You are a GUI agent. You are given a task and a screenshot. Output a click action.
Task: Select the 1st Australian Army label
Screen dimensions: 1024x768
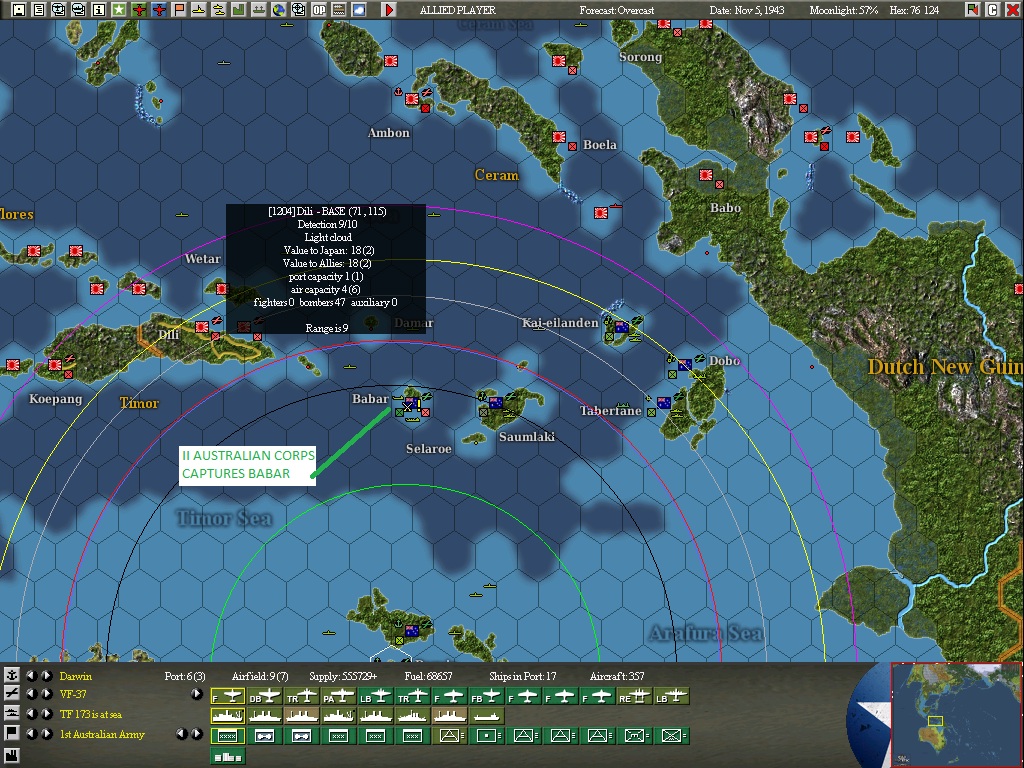coord(102,734)
